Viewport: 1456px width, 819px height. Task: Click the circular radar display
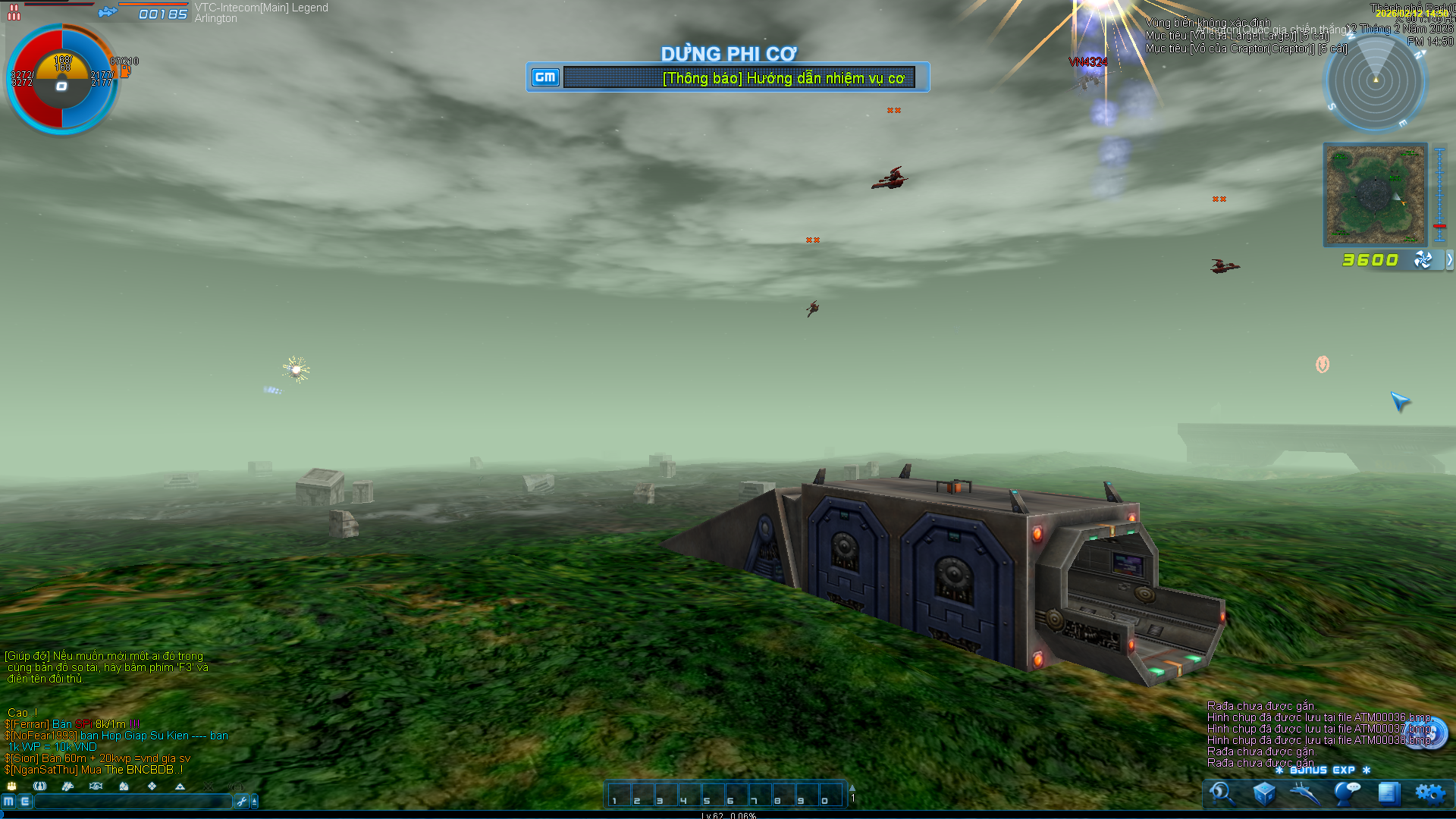[x=1375, y=81]
